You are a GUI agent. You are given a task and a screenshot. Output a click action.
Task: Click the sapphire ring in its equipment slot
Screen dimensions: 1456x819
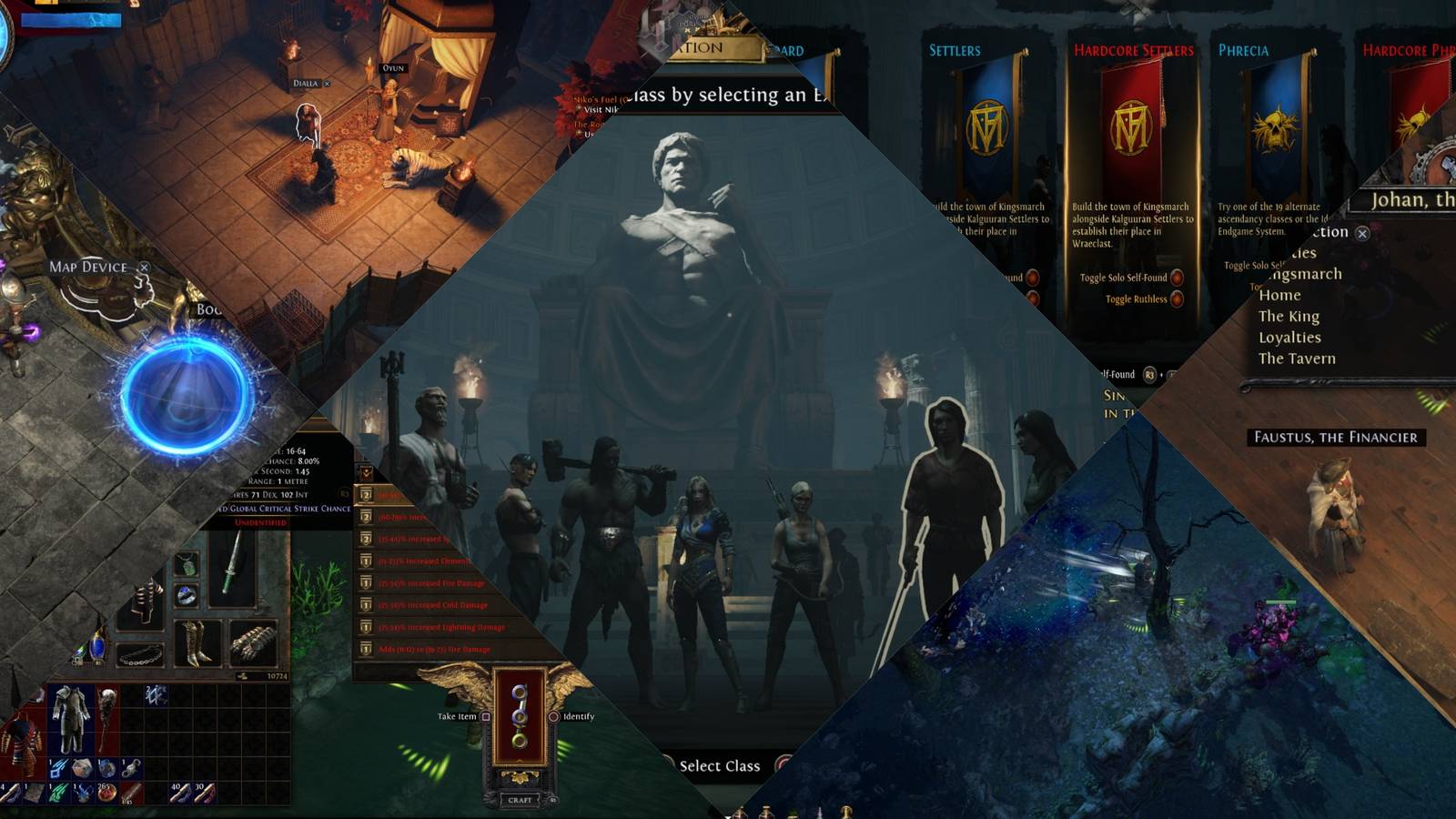point(186,594)
